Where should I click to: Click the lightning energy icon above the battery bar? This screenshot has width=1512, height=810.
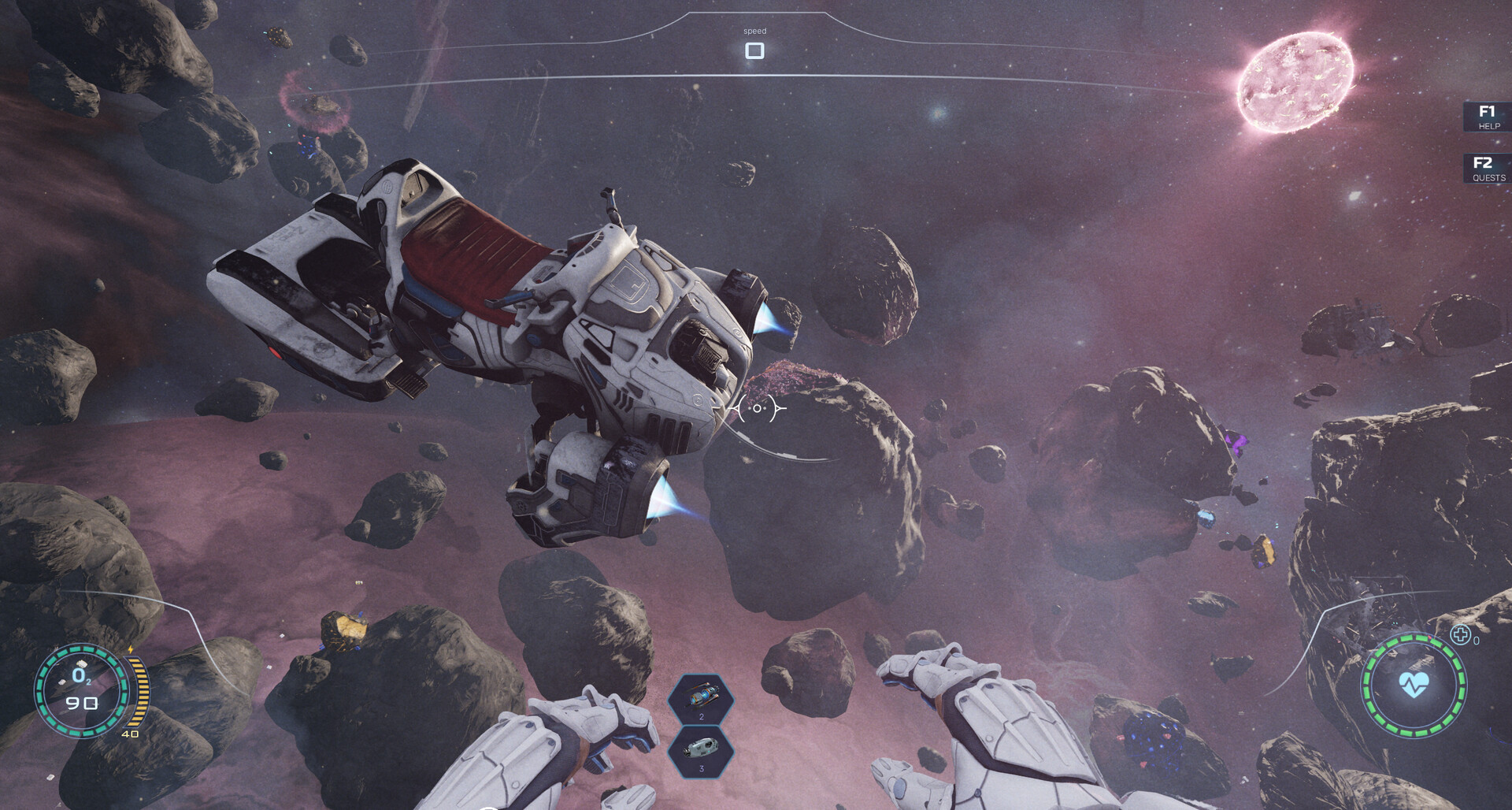(130, 649)
